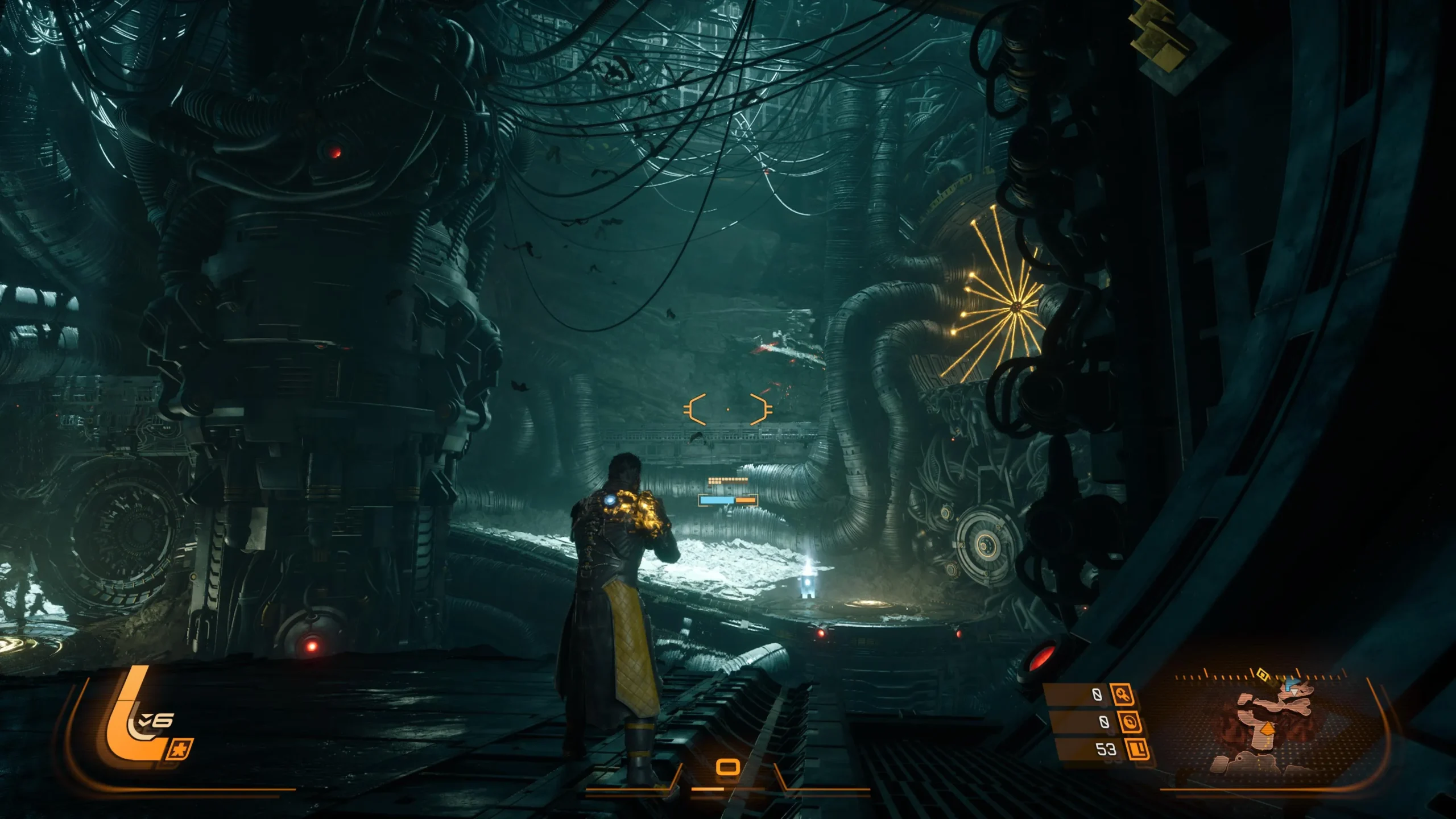Select the star-shaped icon beside the health gauge
Screen dimensions: 1456x819
tap(180, 749)
